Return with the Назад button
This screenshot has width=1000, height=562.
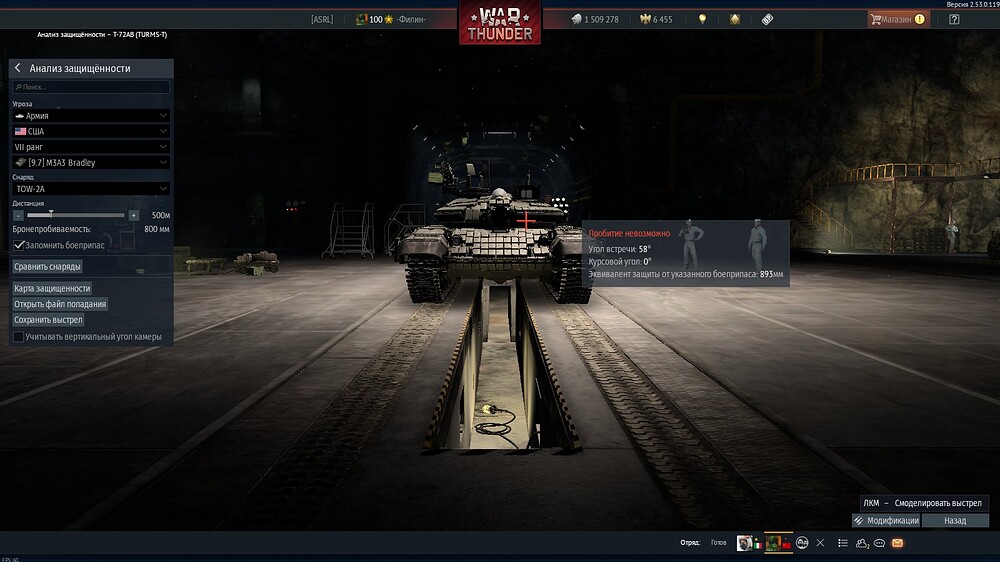(955, 521)
